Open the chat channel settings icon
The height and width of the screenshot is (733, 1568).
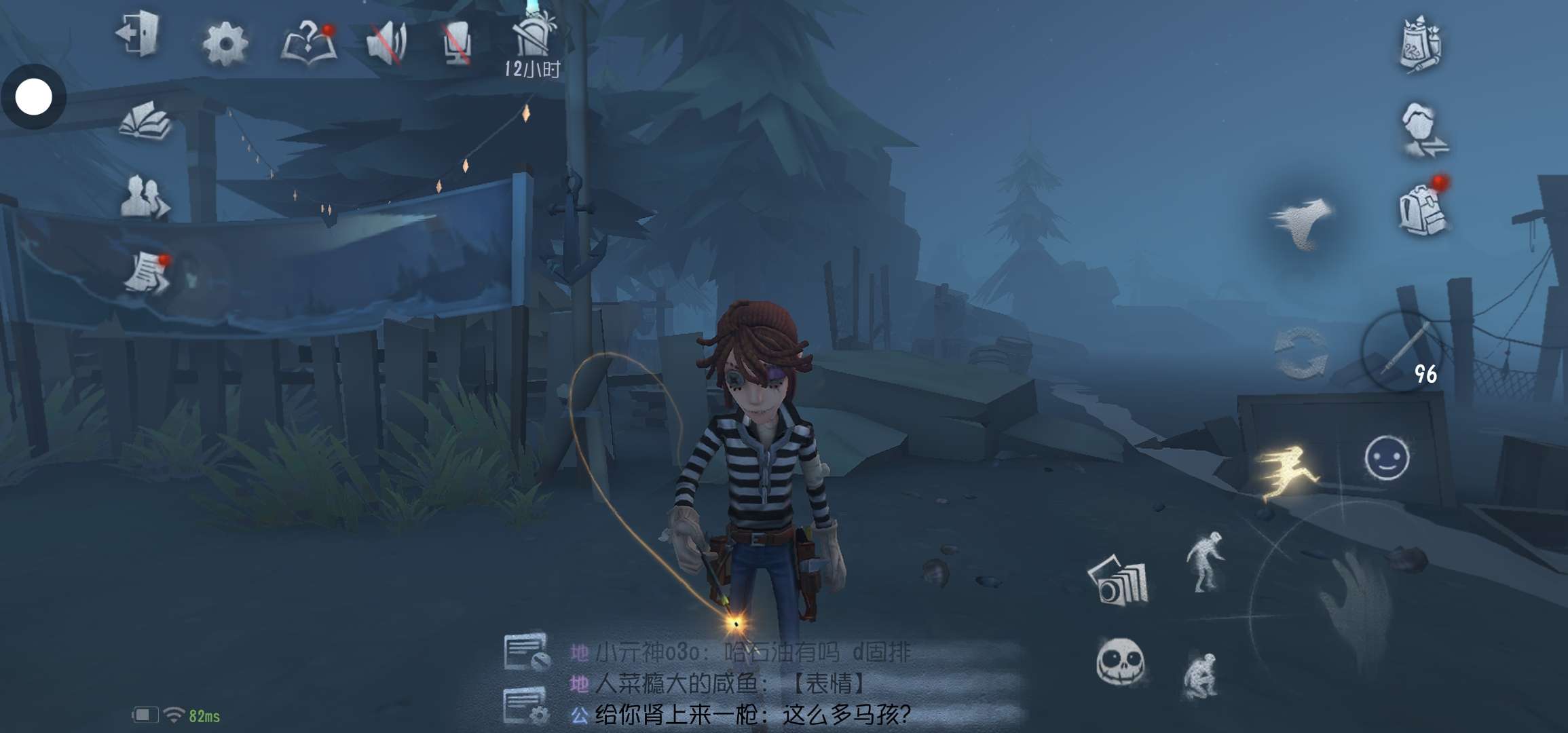click(526, 704)
